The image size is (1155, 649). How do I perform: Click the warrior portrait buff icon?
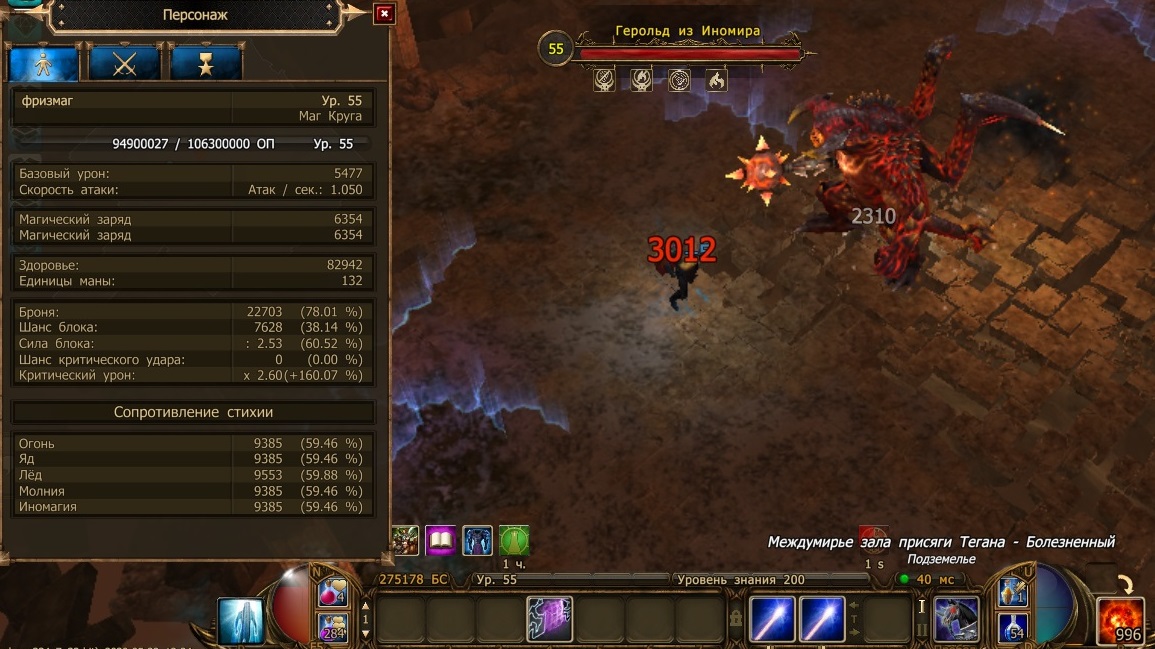coord(405,541)
